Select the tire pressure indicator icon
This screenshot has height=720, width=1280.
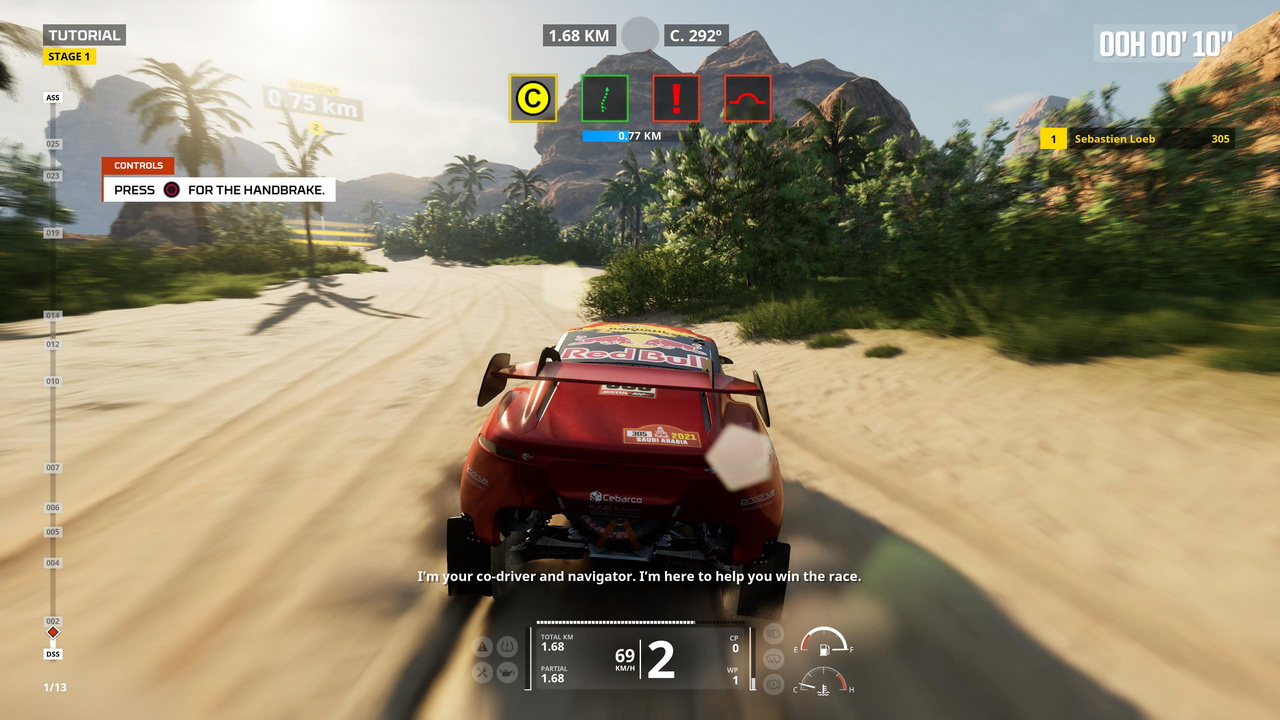(x=507, y=646)
